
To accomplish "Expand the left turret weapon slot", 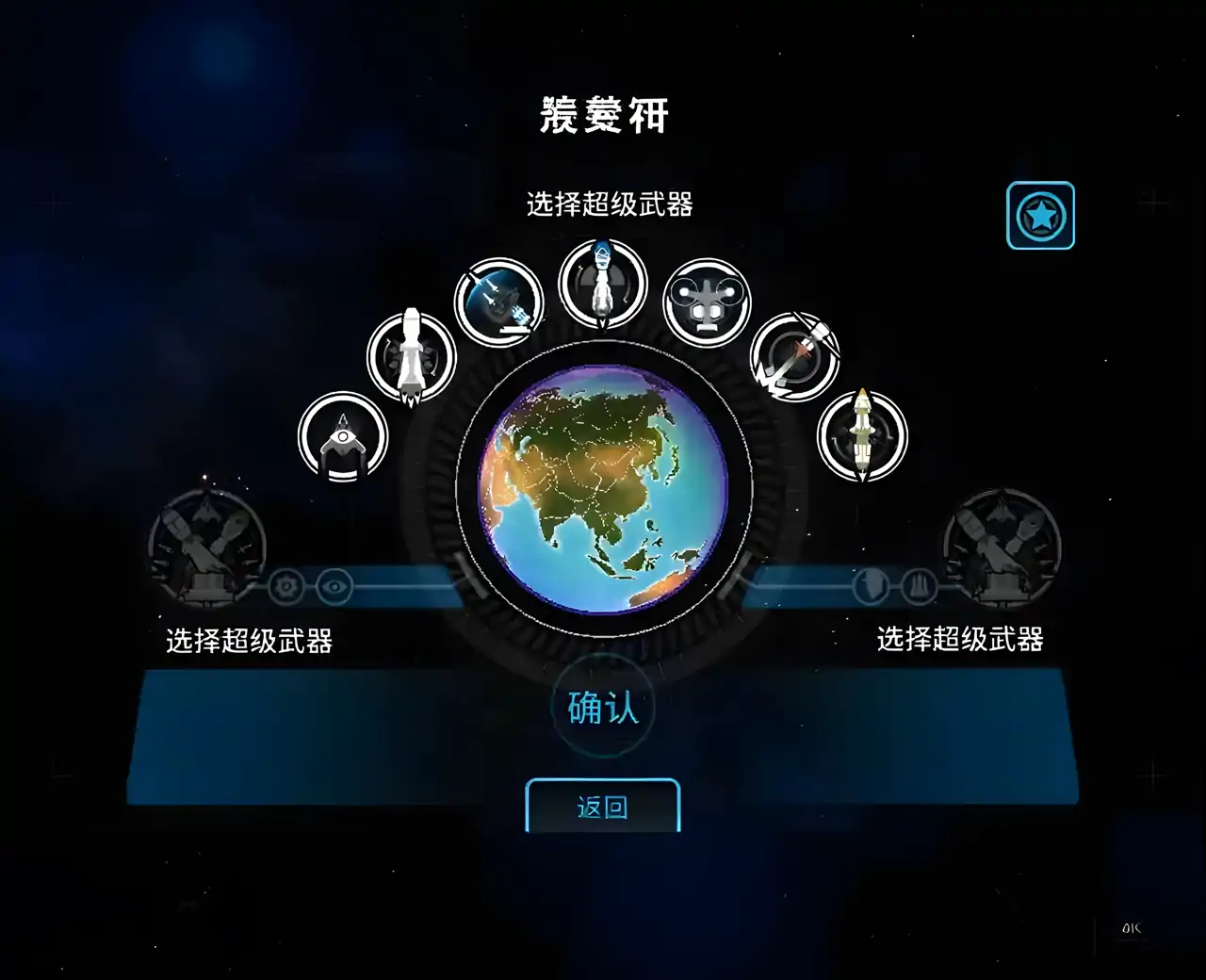I will [205, 547].
